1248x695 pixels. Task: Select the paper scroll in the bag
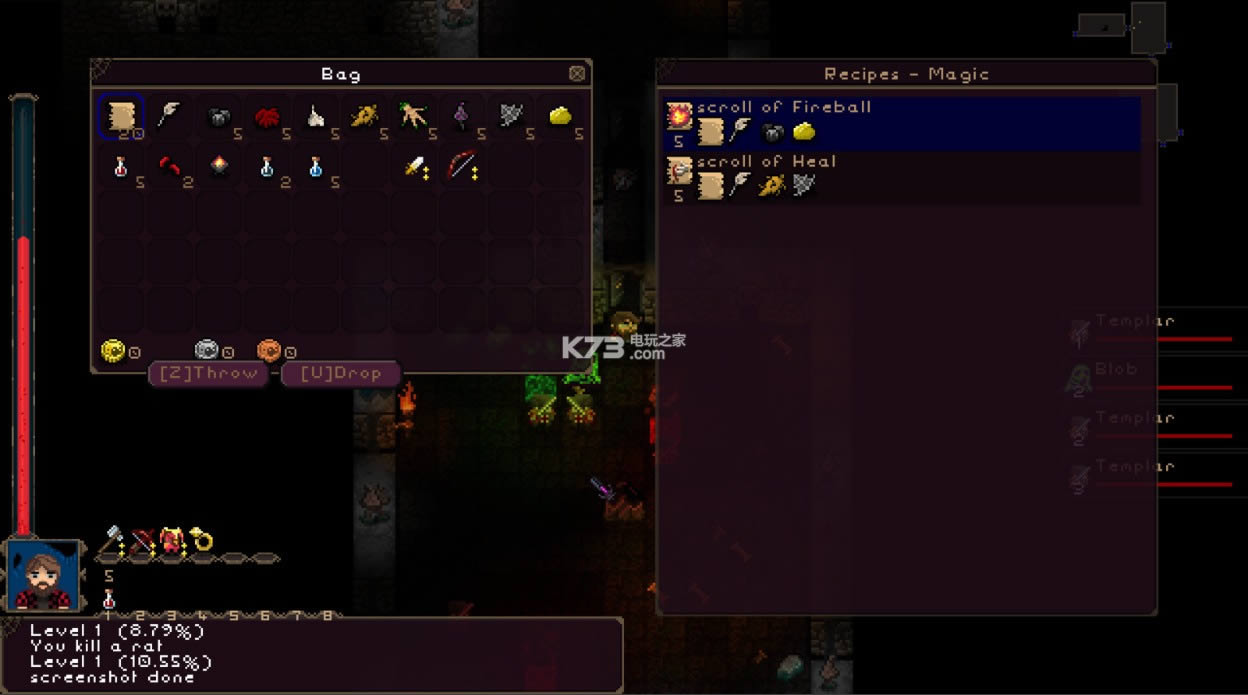click(x=121, y=116)
